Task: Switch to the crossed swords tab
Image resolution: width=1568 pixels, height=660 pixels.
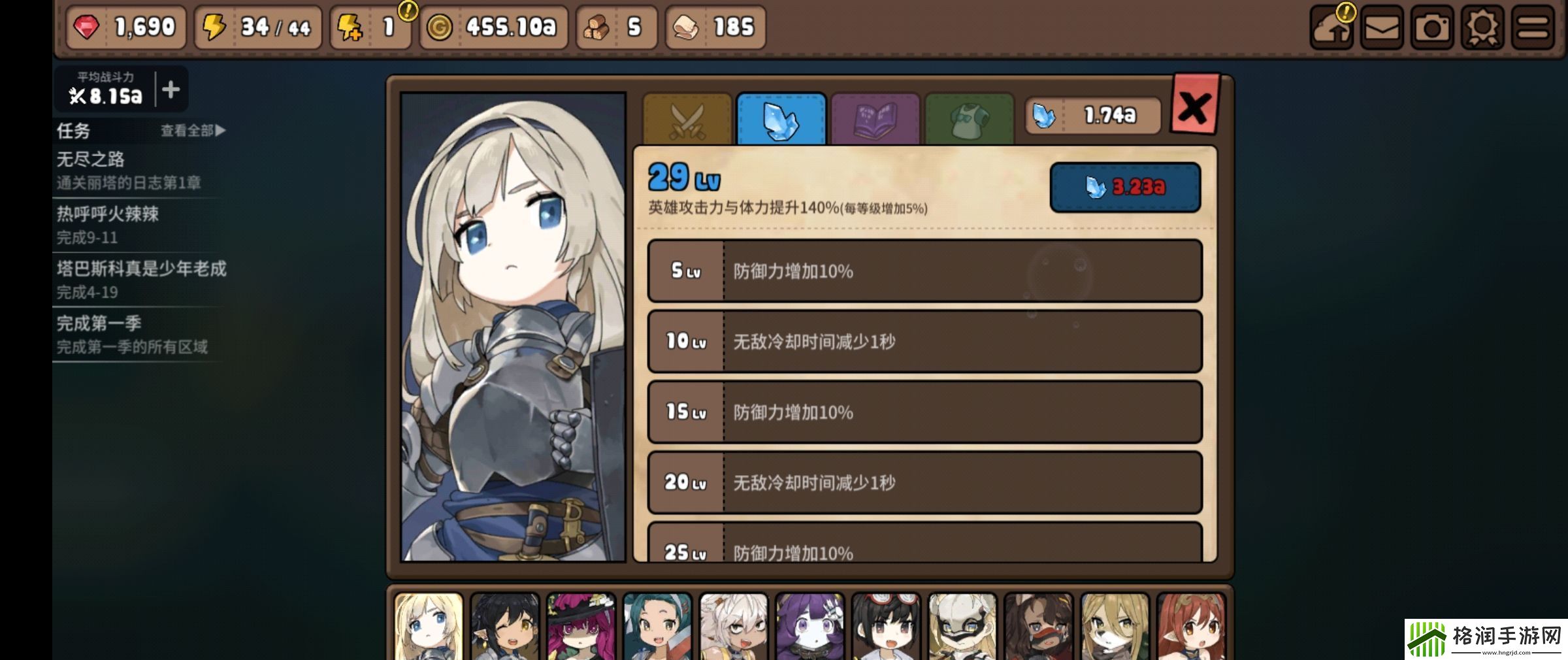Action: 687,120
